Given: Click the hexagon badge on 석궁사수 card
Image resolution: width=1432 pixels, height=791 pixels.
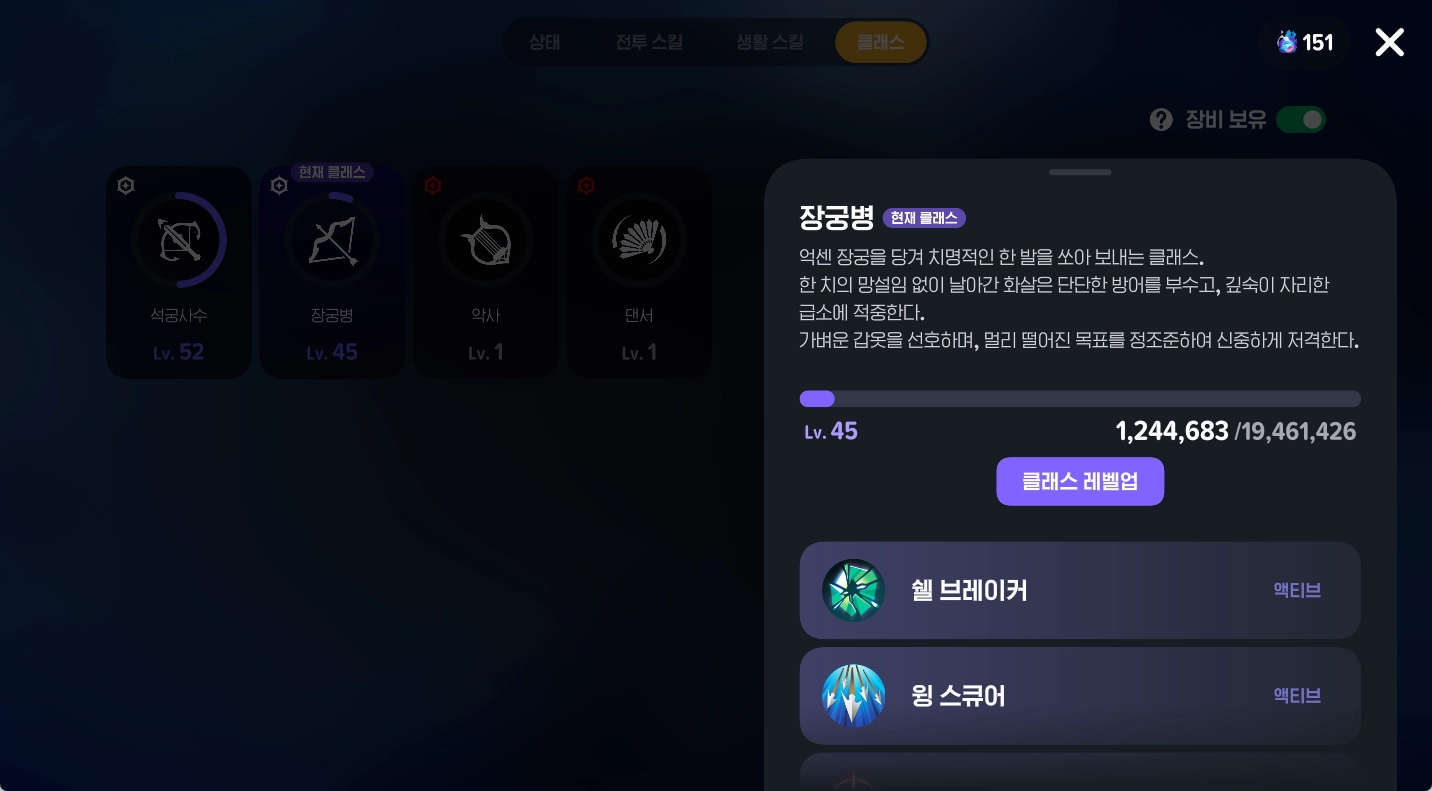Looking at the screenshot, I should point(126,185).
